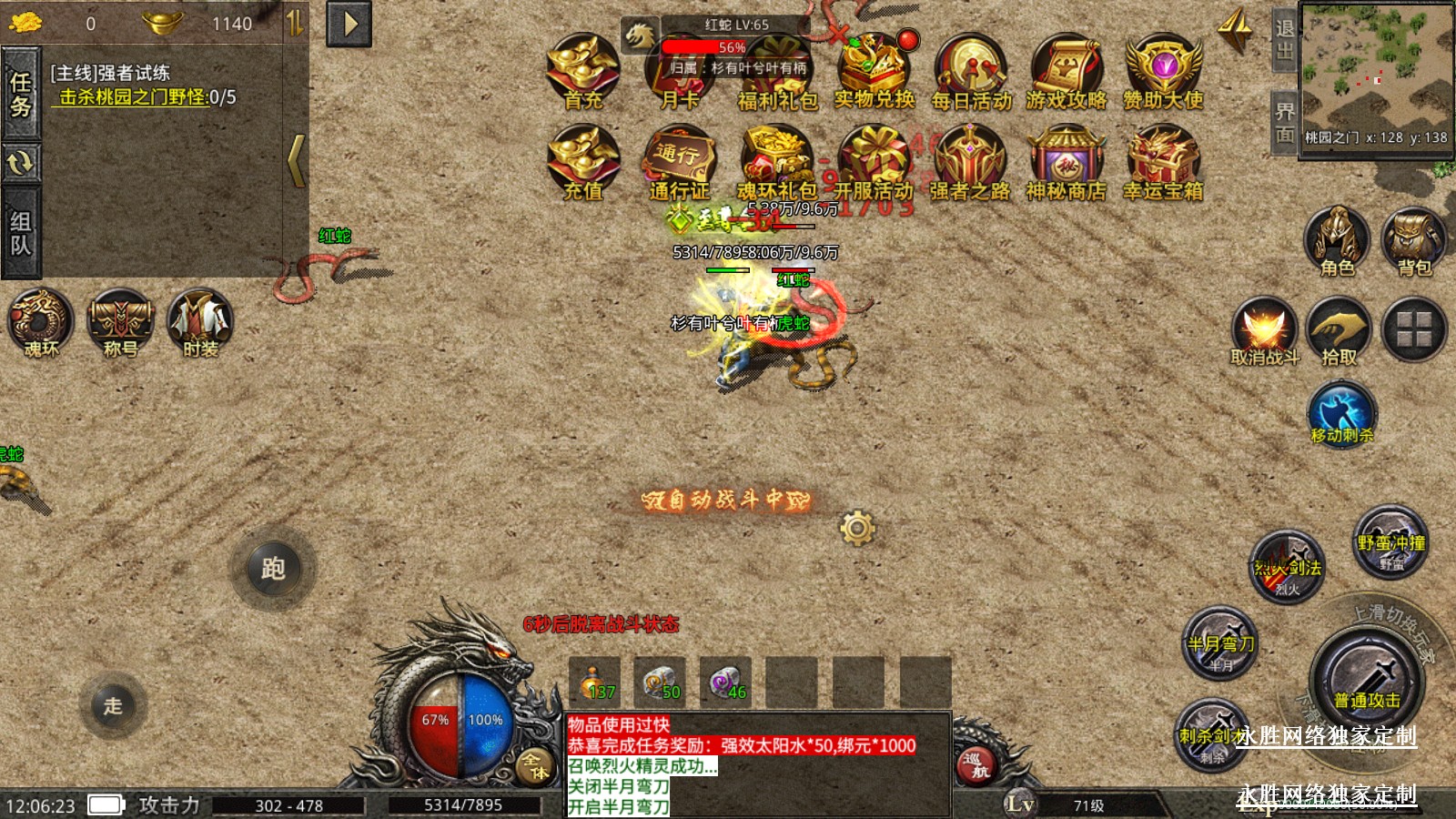Activate the 烈火剑法 fire sword skill

tap(1287, 567)
